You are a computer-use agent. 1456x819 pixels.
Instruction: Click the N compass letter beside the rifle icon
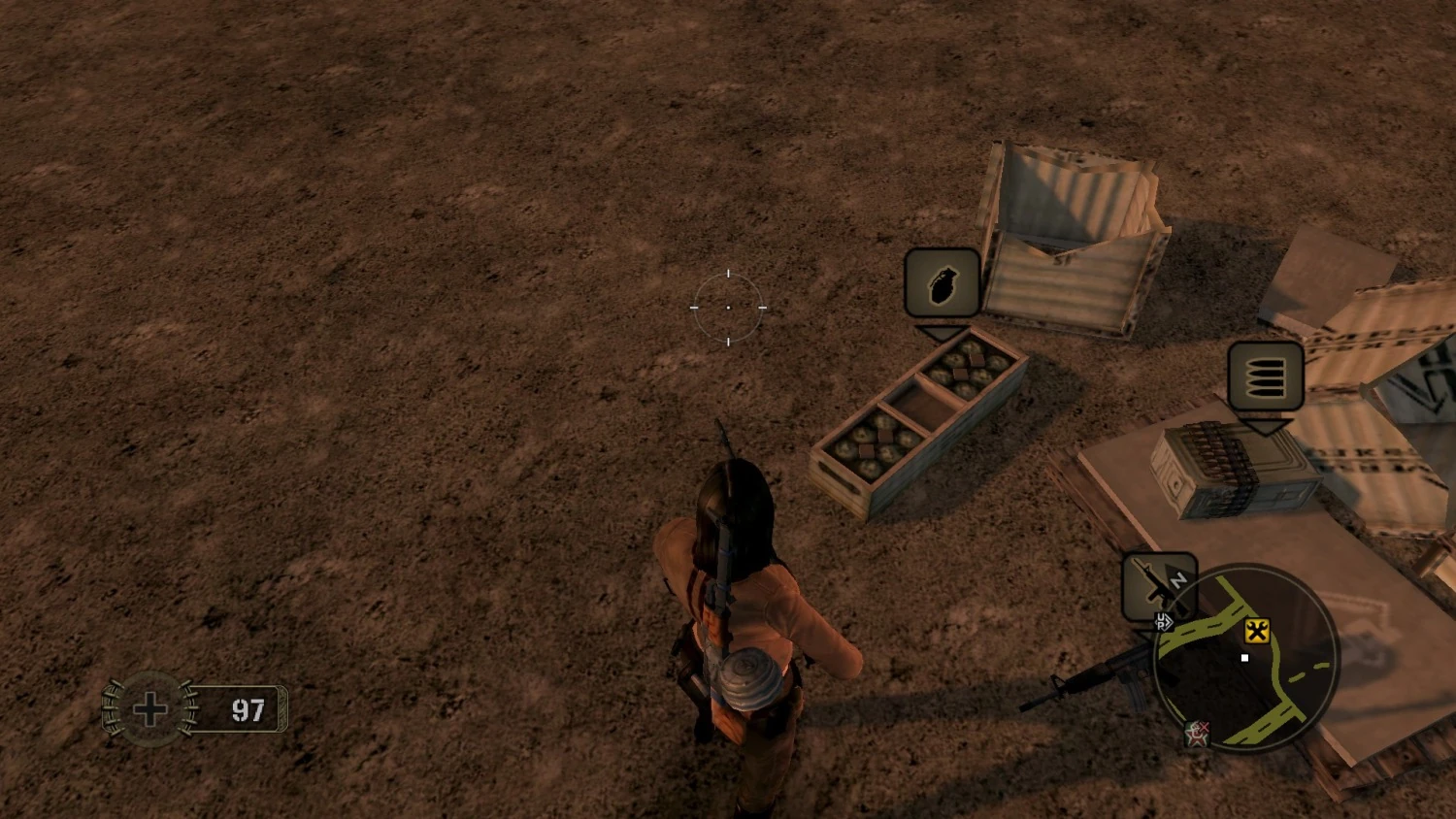tap(1179, 580)
